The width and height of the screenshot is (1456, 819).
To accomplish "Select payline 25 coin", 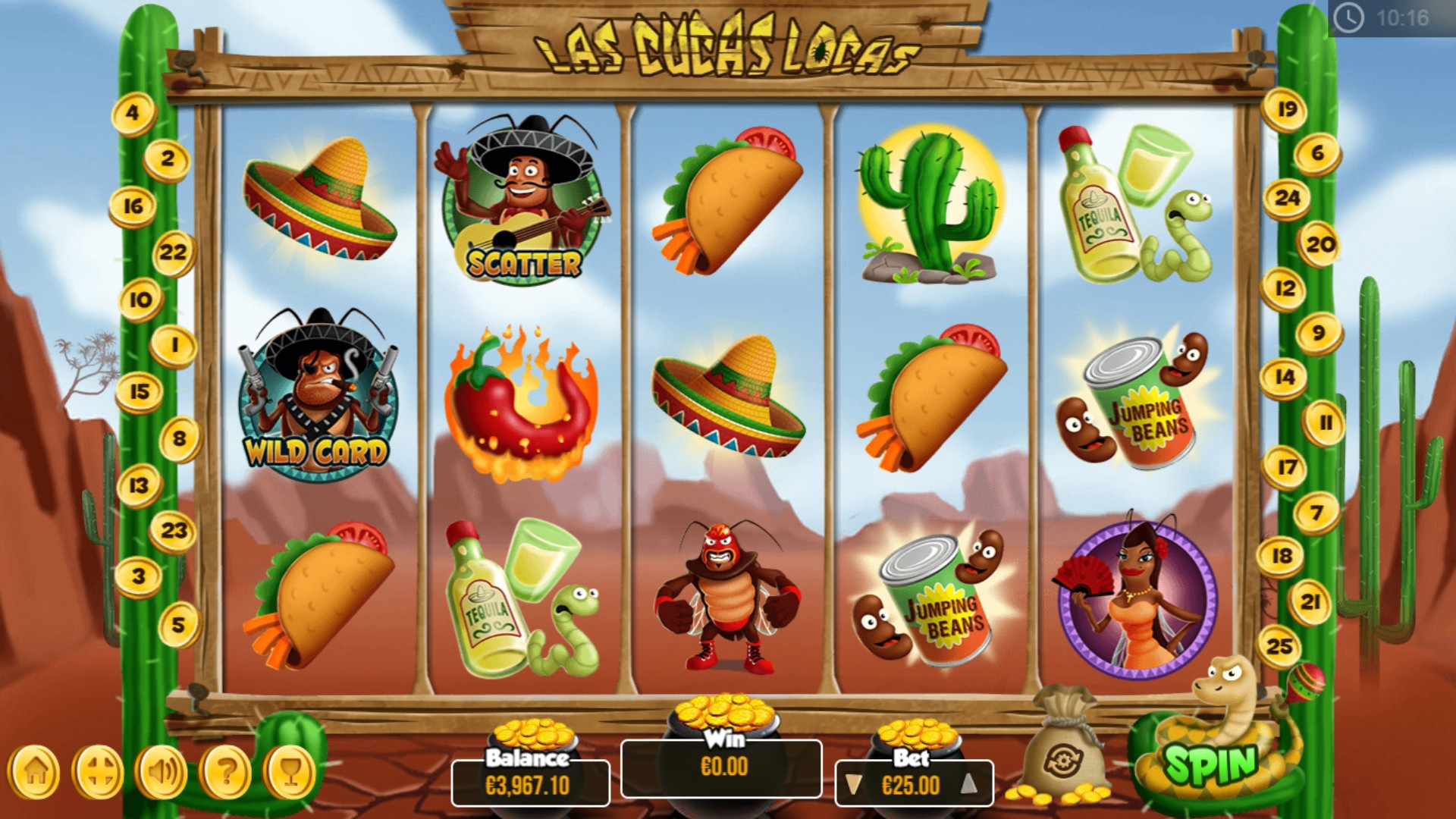I will pyautogui.click(x=1279, y=646).
